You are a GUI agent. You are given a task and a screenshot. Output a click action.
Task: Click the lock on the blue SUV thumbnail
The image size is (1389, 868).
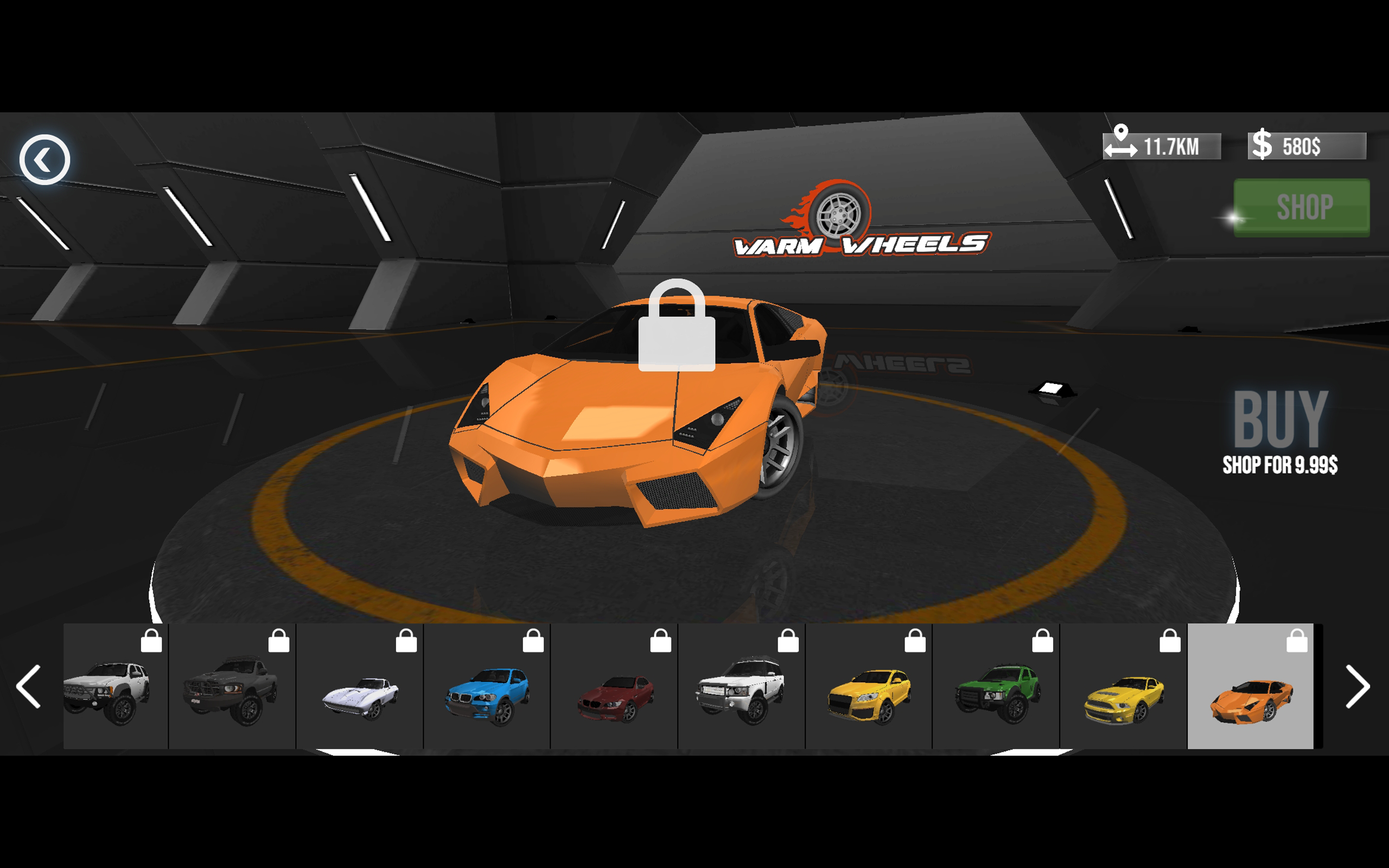click(x=534, y=640)
